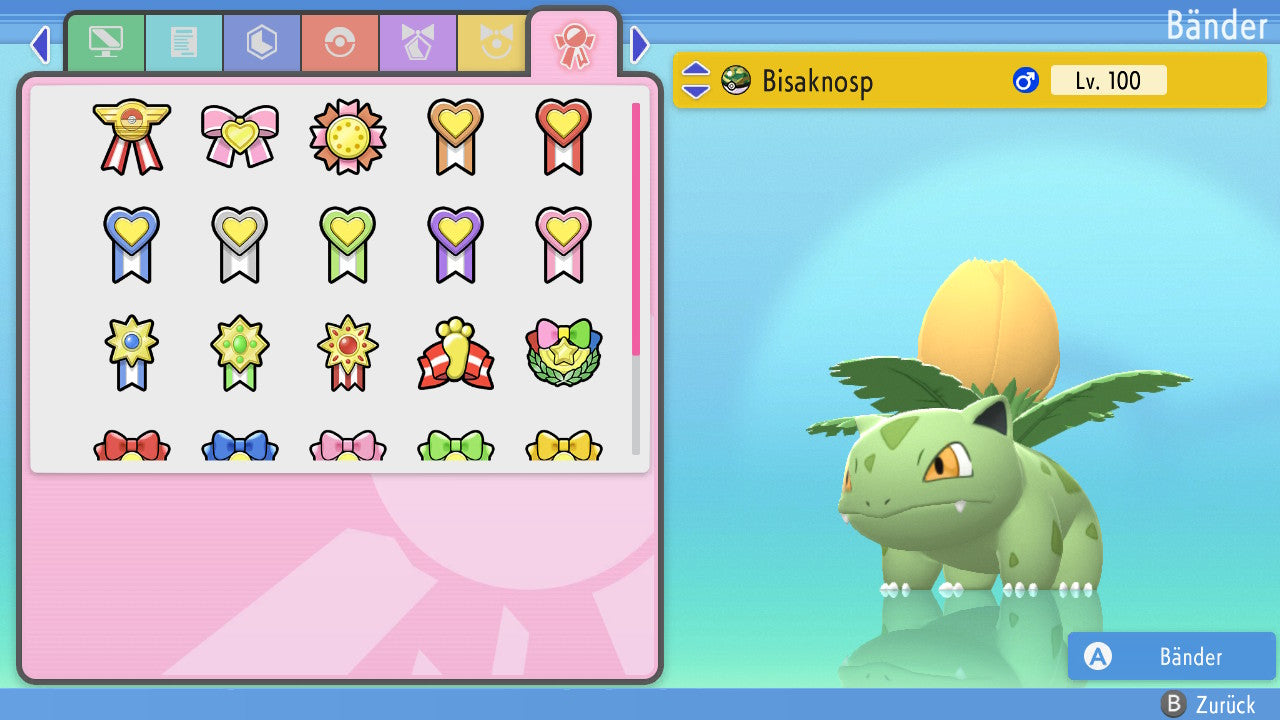Open the red Poké Ball moves tab
Viewport: 1280px width, 720px height.
pyautogui.click(x=340, y=43)
